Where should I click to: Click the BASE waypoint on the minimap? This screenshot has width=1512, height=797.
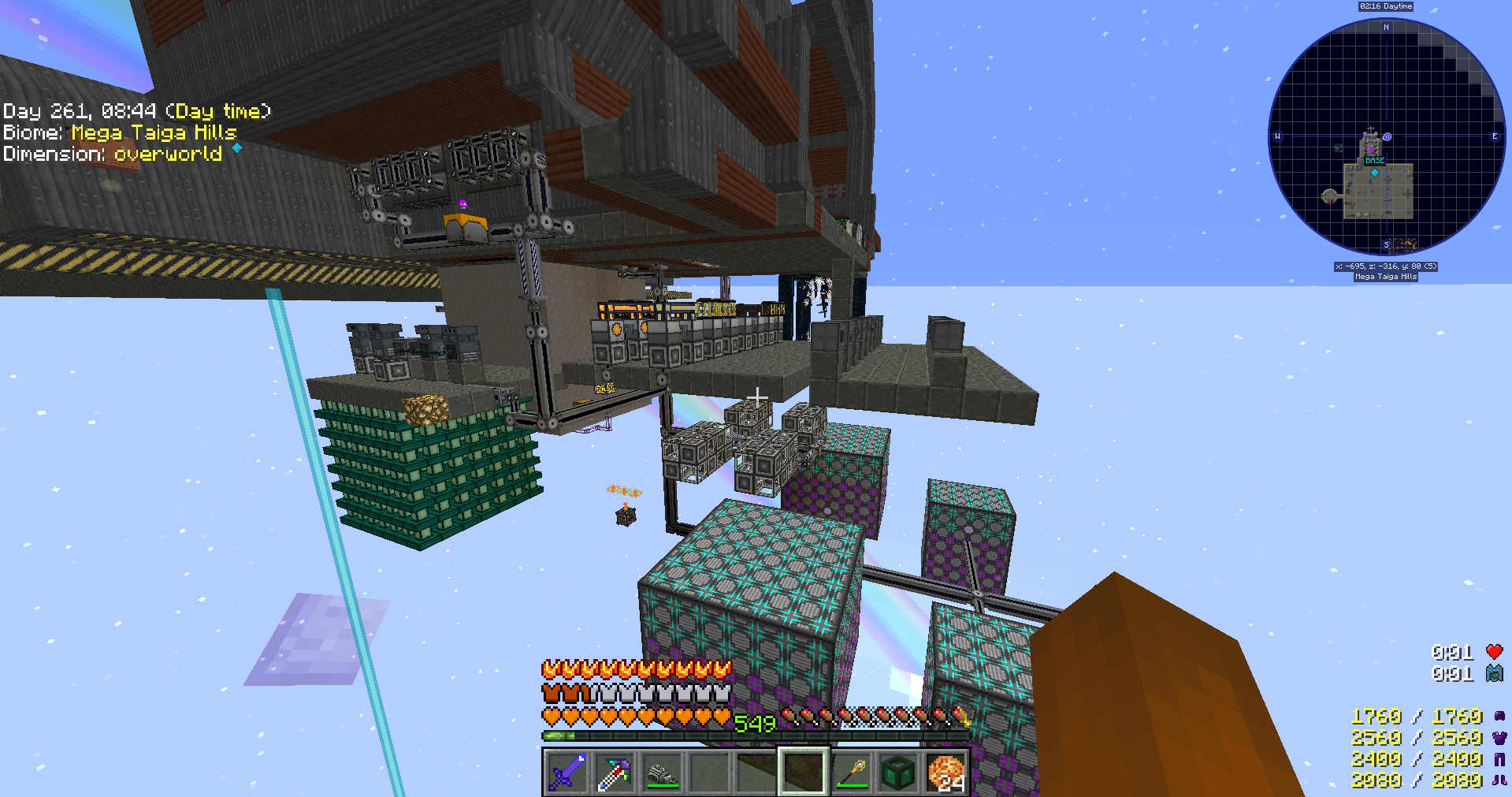(x=1375, y=161)
